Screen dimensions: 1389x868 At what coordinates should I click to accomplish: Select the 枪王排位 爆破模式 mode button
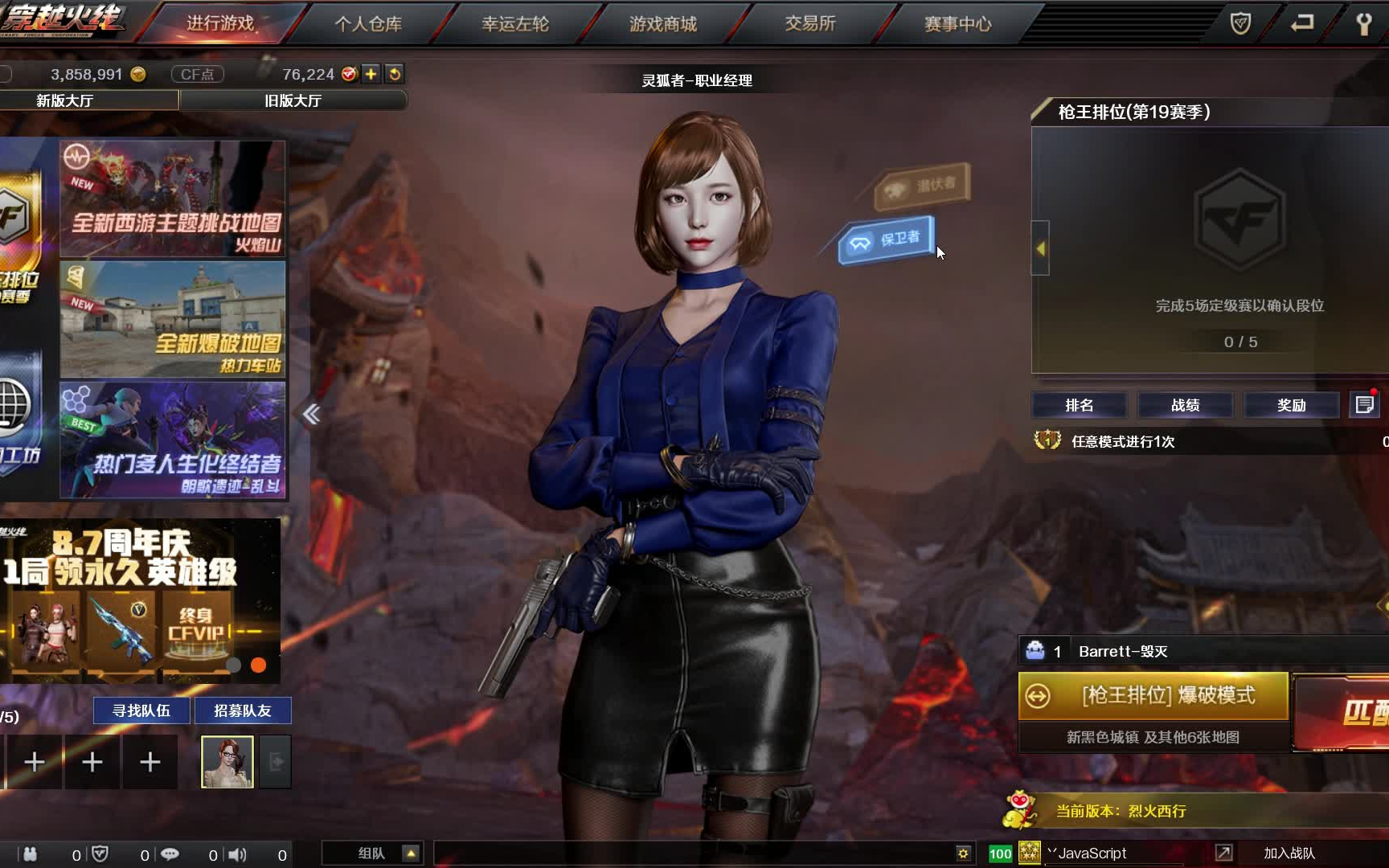pyautogui.click(x=1153, y=695)
